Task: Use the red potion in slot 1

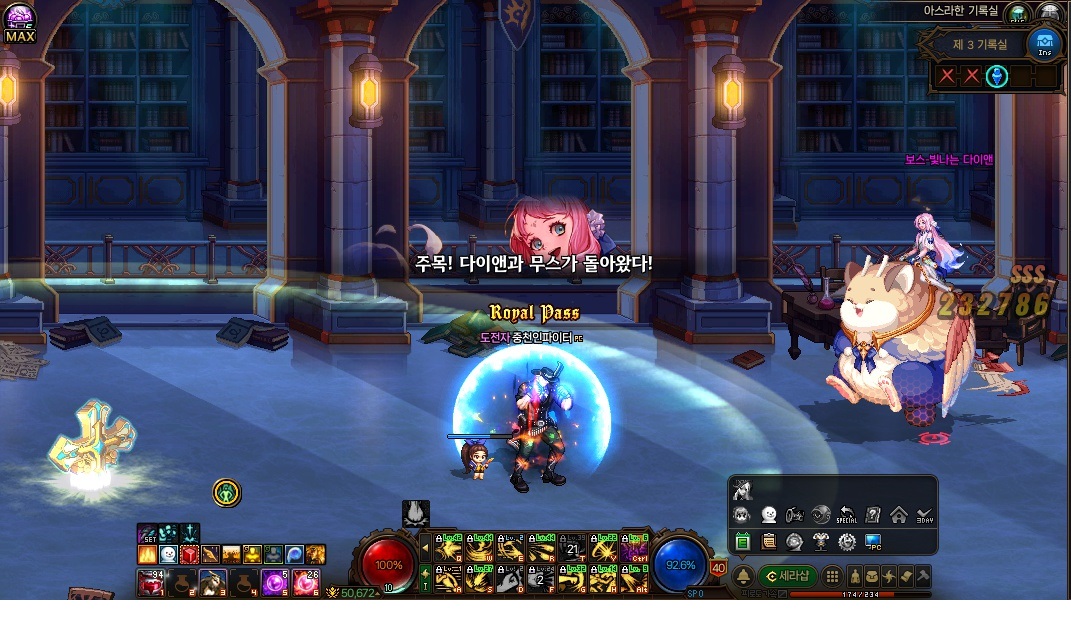Action: coord(151,581)
